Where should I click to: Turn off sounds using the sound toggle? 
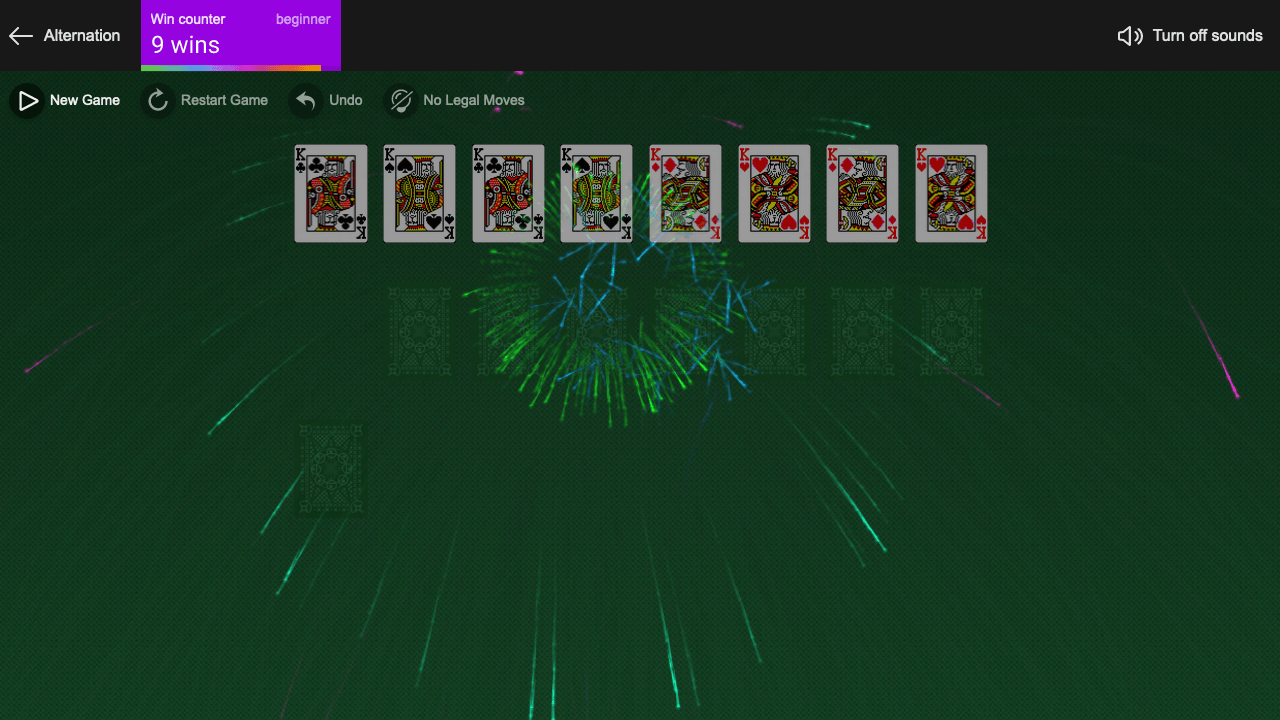click(1190, 35)
